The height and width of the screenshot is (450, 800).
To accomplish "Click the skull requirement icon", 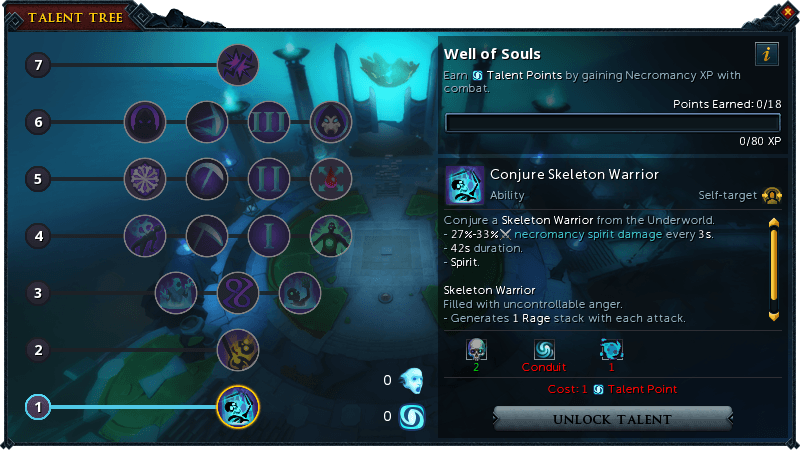I will [475, 350].
